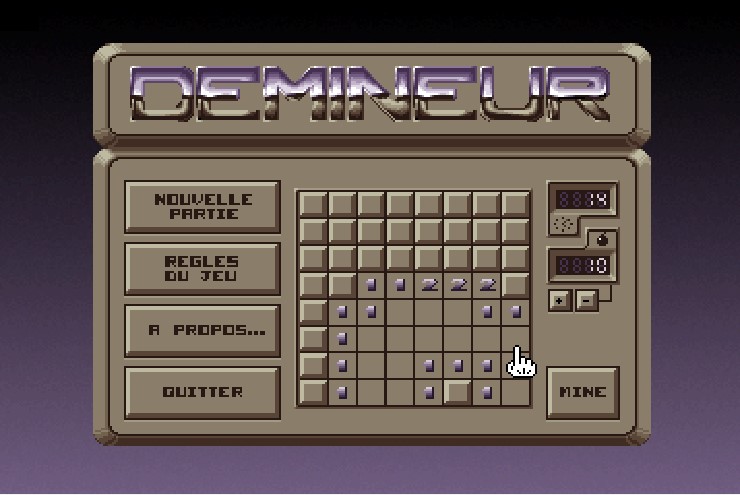Increase mine count with the plus button
The image size is (740, 495).
pos(559,300)
